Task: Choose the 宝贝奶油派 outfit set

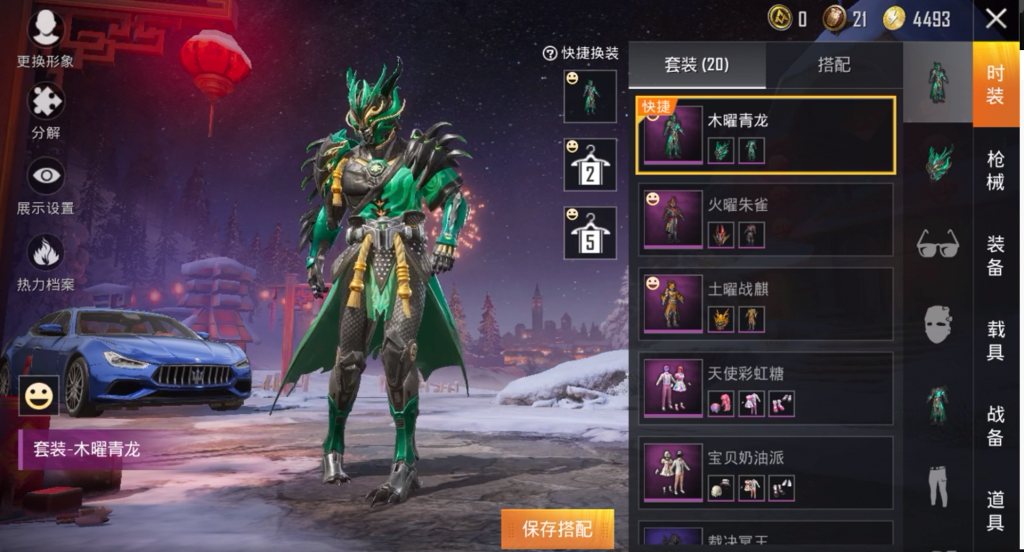Action: click(x=765, y=472)
